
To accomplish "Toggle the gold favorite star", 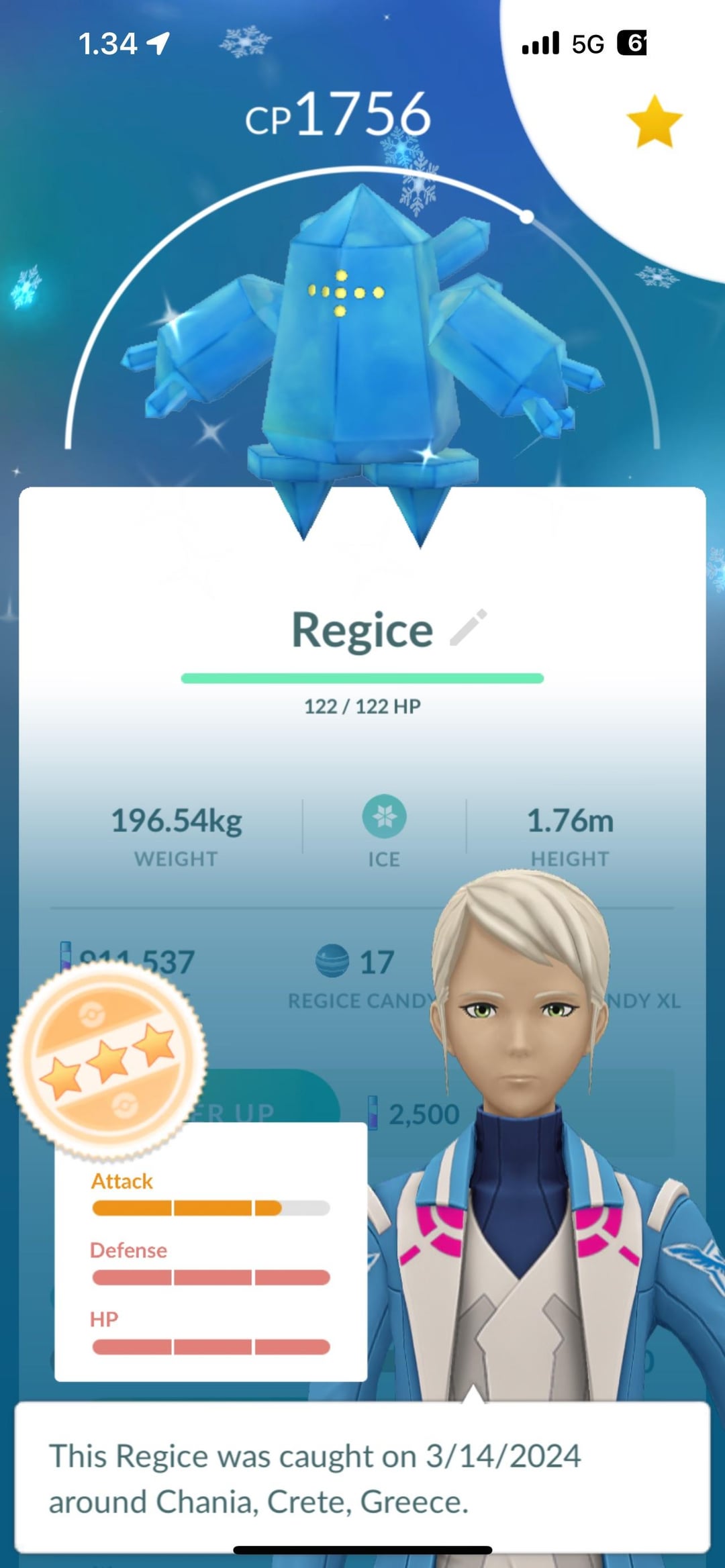I will pyautogui.click(x=654, y=122).
